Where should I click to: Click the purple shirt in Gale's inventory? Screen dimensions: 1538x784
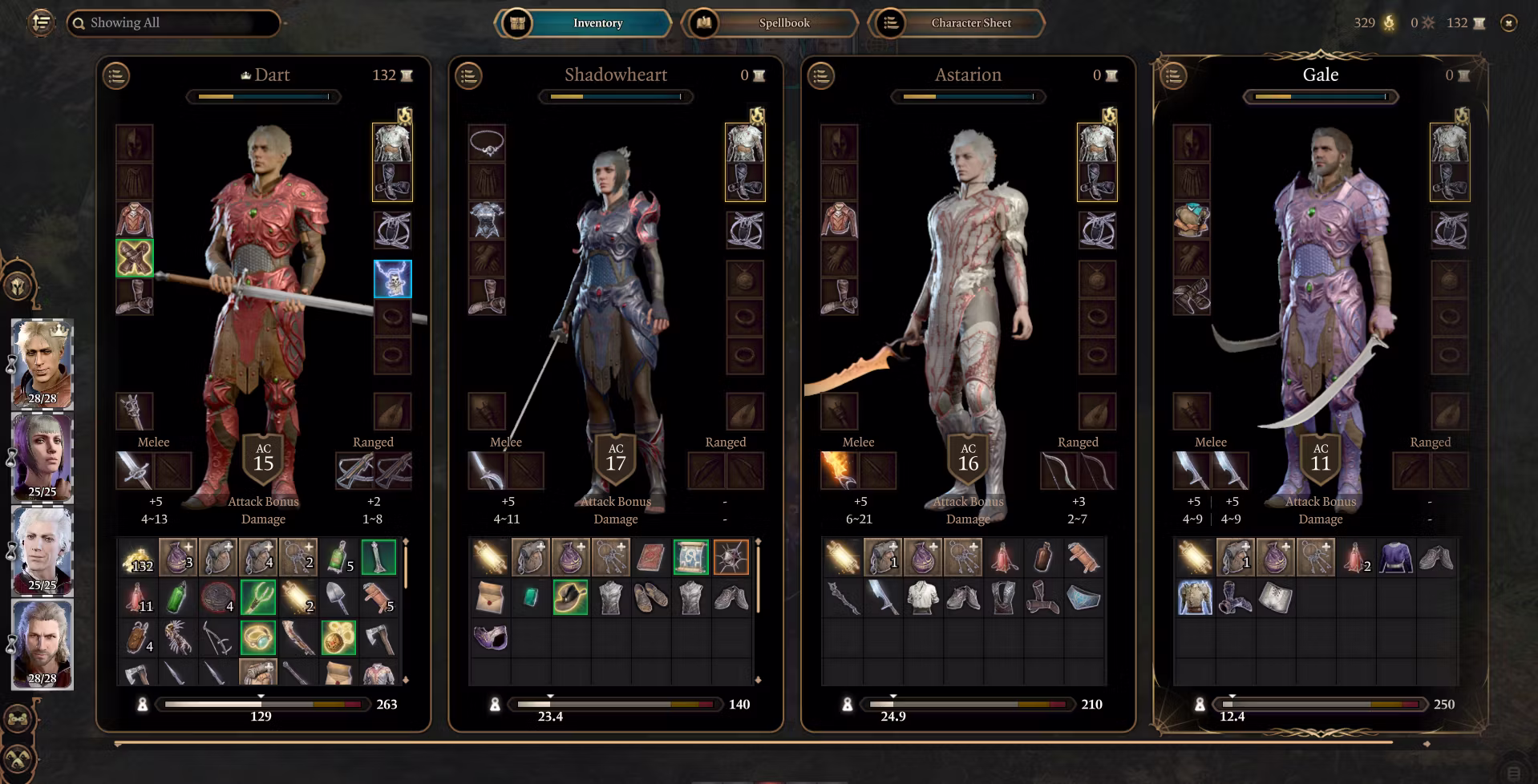(1395, 558)
